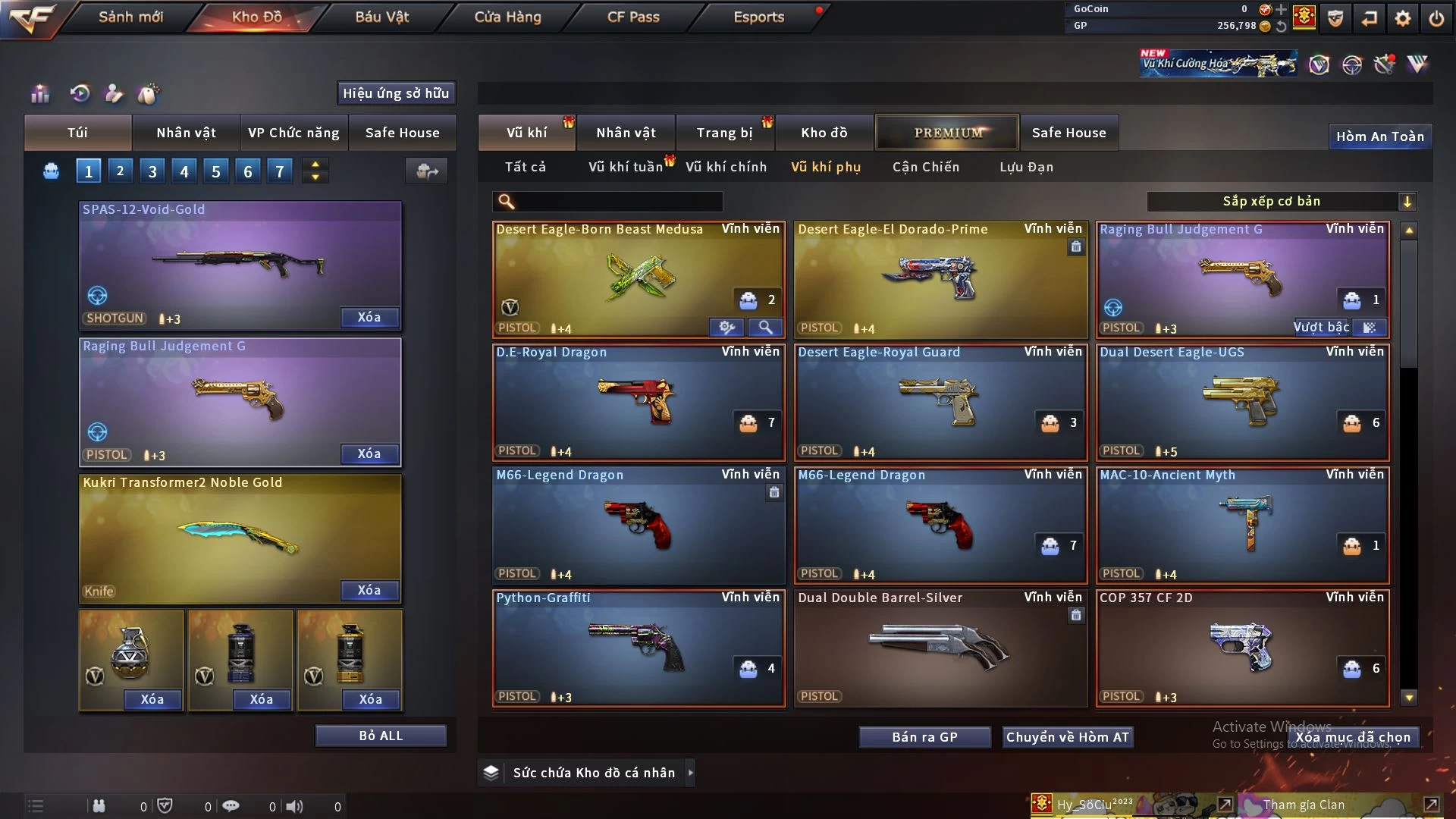Choose the MAC-10-Ancient Myth weapon card
The height and width of the screenshot is (819, 1456).
(1242, 525)
